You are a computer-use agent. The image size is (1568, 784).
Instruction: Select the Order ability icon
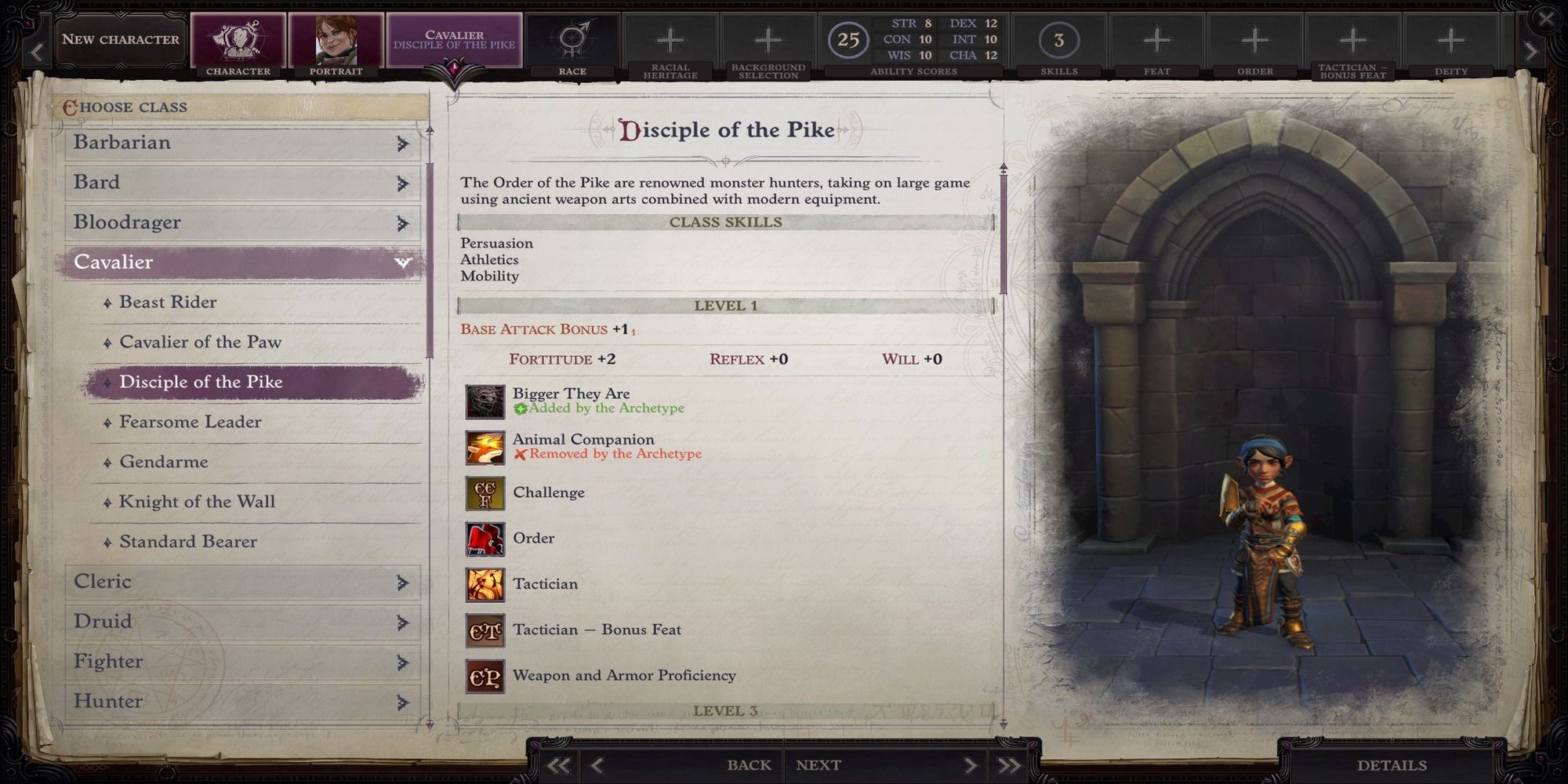[485, 538]
